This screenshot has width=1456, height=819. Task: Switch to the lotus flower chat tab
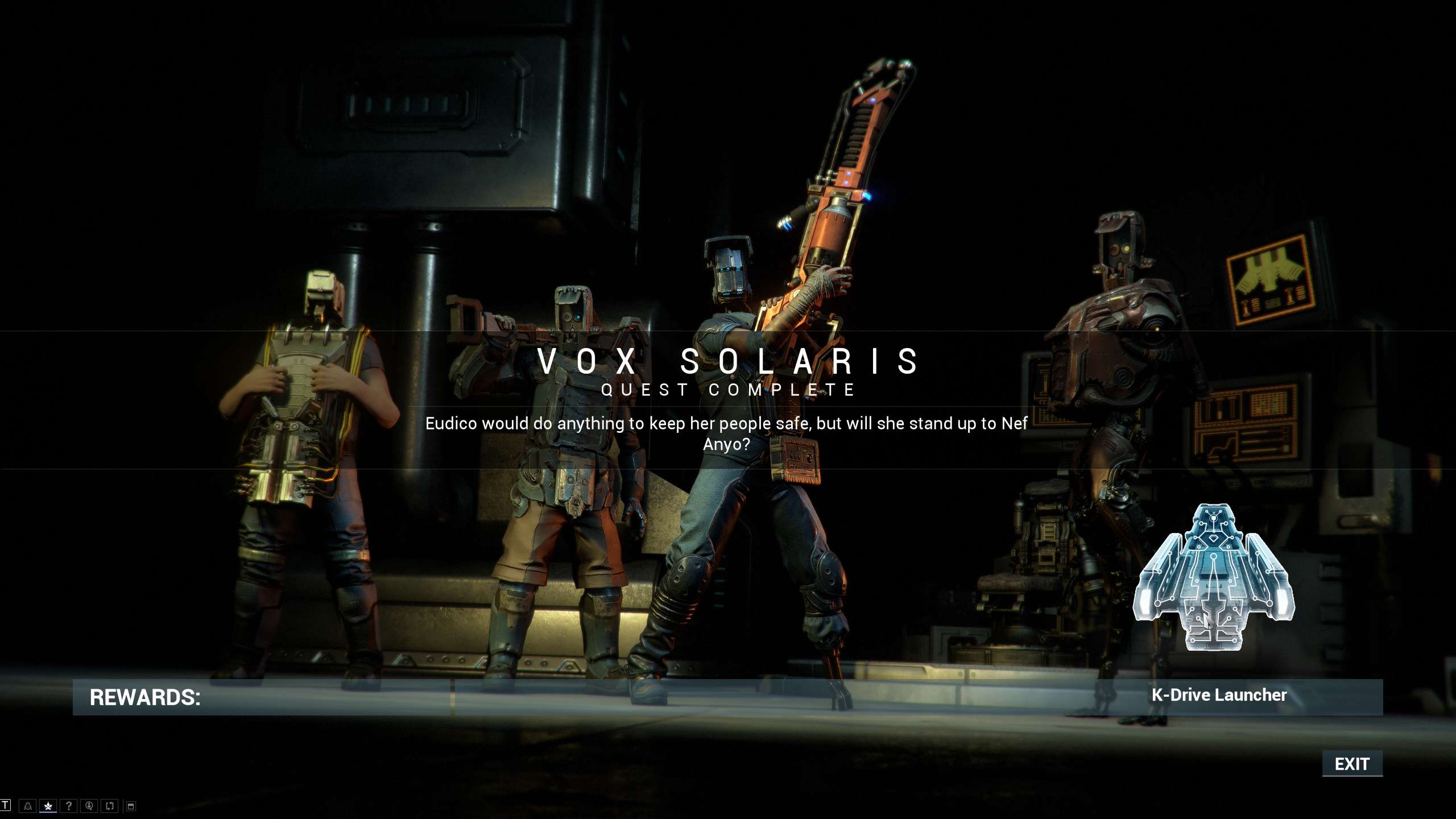pyautogui.click(x=48, y=806)
